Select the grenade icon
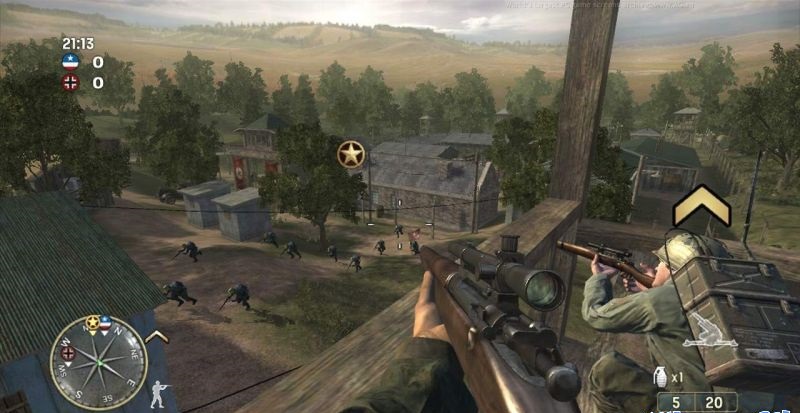800x413 pixels. click(x=659, y=377)
